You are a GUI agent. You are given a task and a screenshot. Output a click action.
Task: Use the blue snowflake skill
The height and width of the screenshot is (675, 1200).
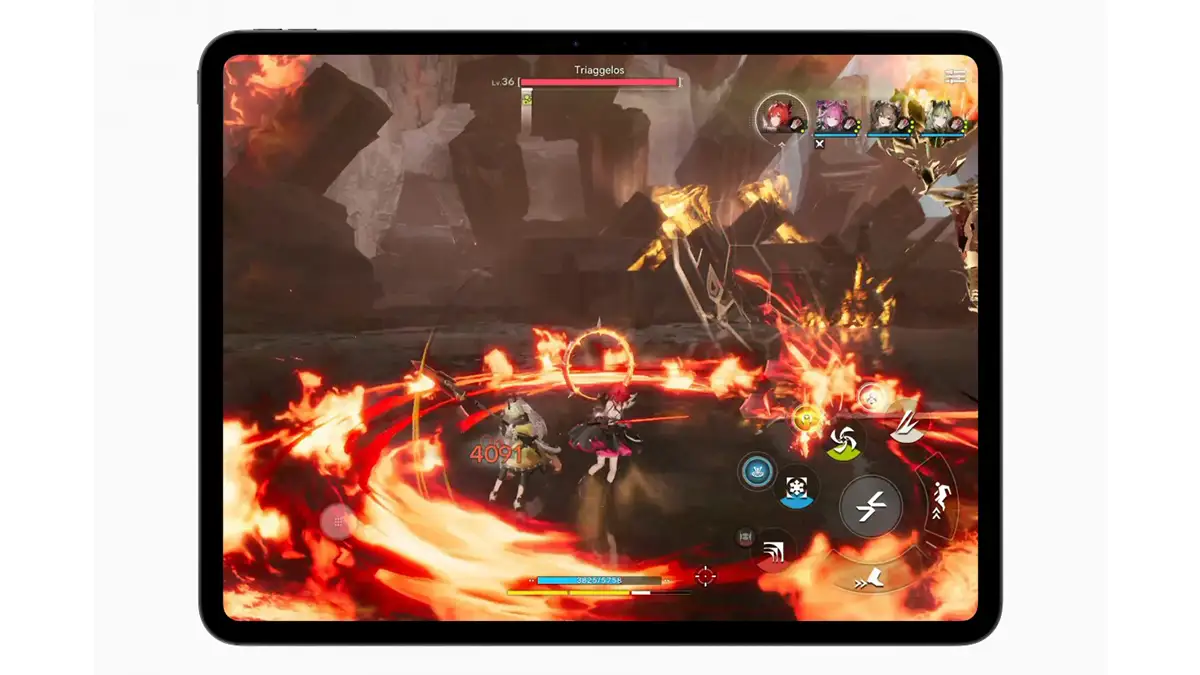pos(797,488)
